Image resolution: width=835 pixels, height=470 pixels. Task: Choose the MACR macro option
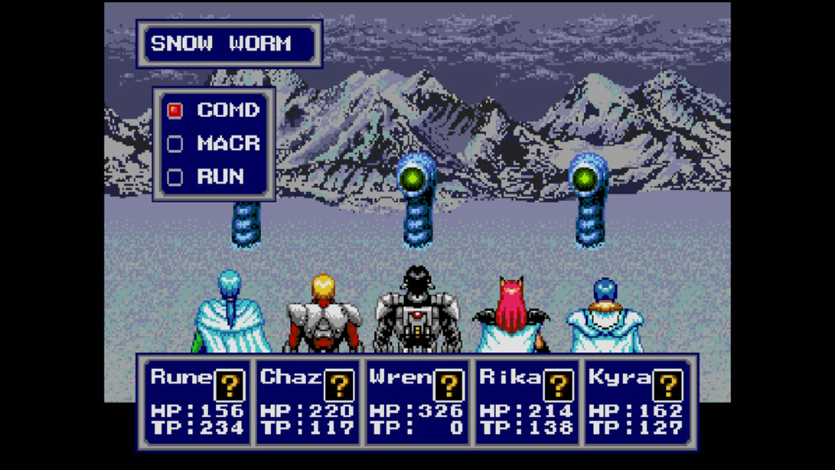214,143
